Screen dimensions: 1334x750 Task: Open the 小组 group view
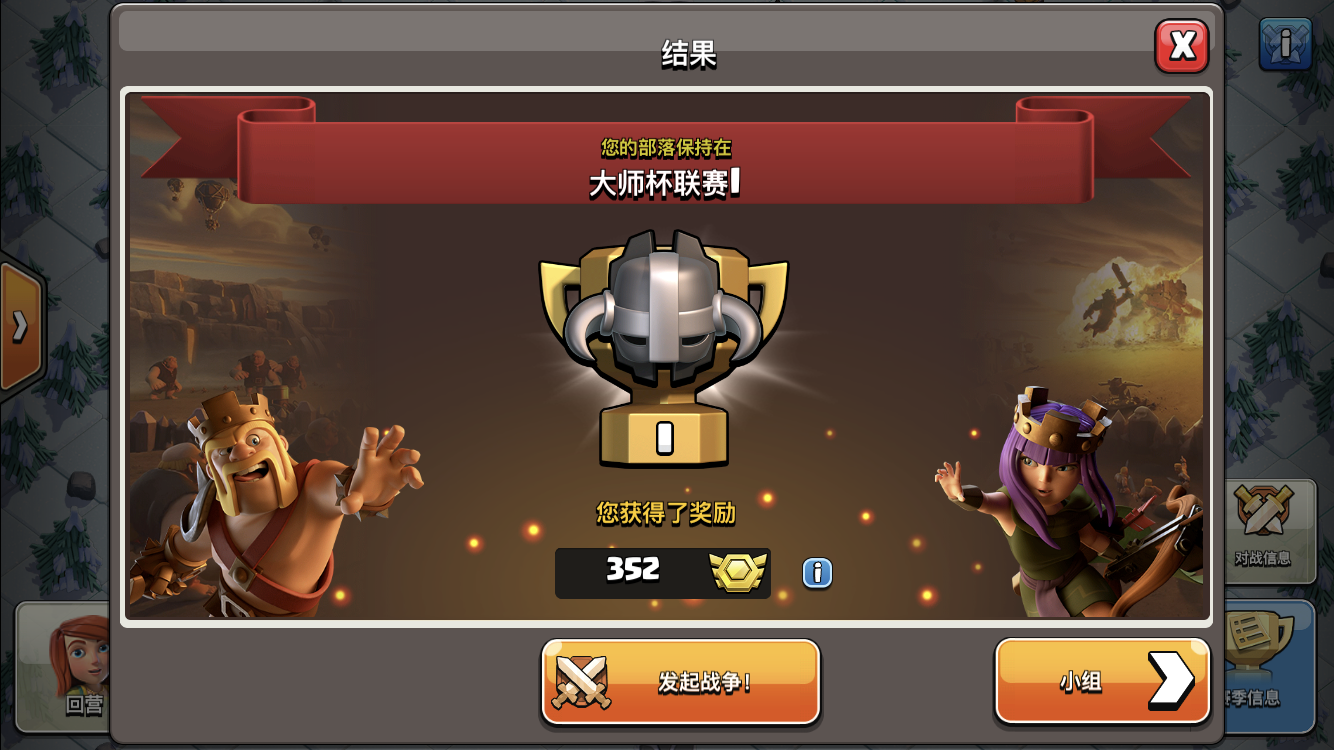point(1100,680)
